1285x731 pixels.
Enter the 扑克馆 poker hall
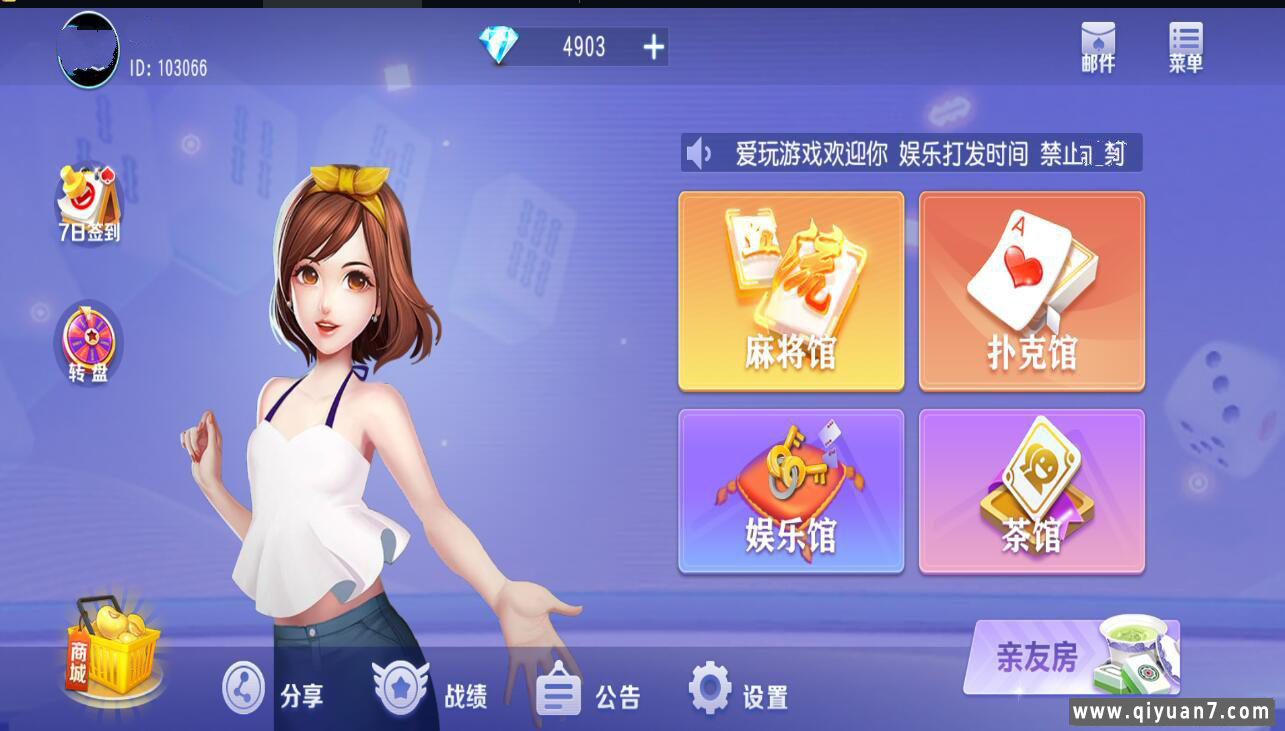tap(1031, 291)
